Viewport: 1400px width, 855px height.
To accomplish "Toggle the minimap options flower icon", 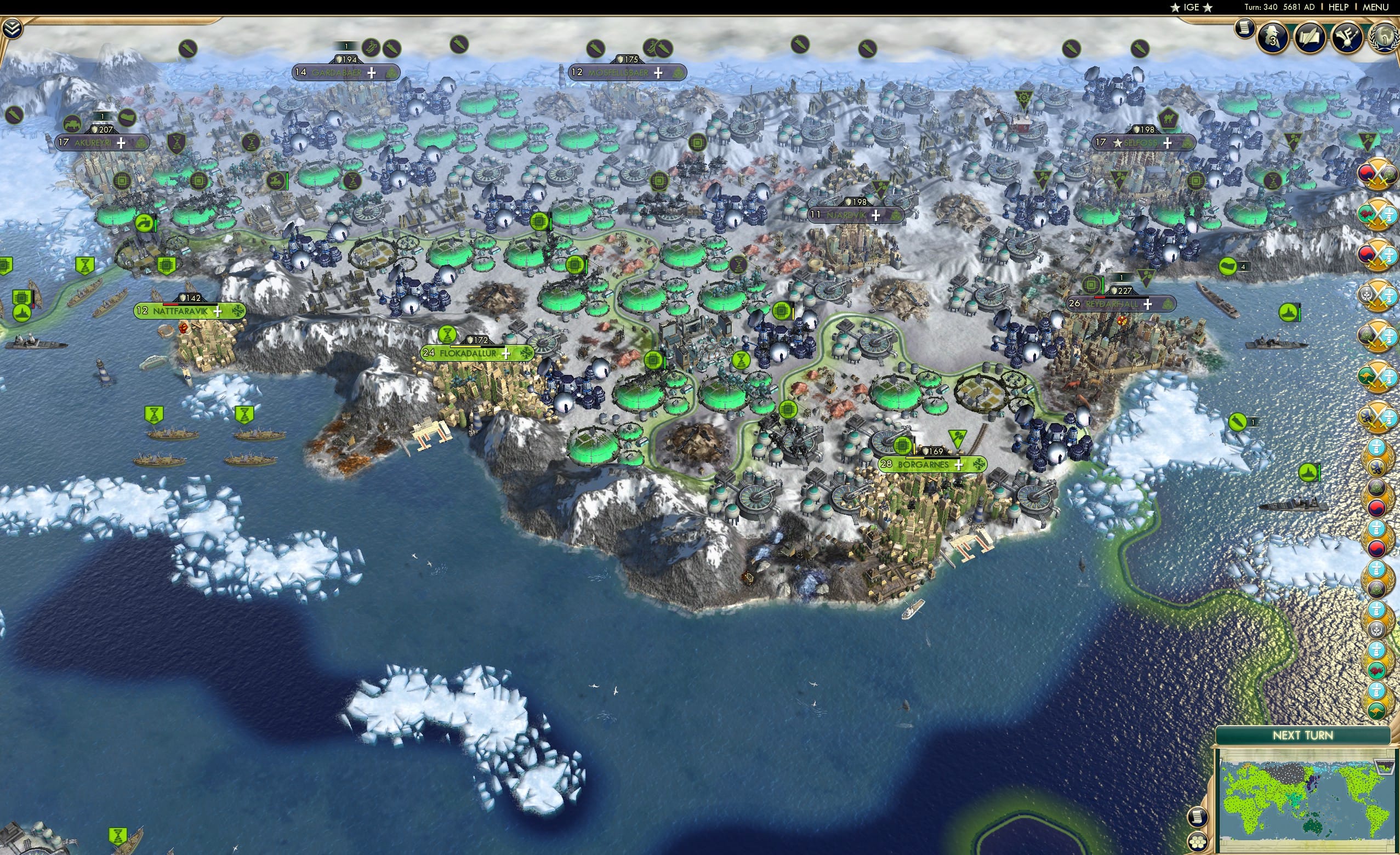I will 1198,843.
